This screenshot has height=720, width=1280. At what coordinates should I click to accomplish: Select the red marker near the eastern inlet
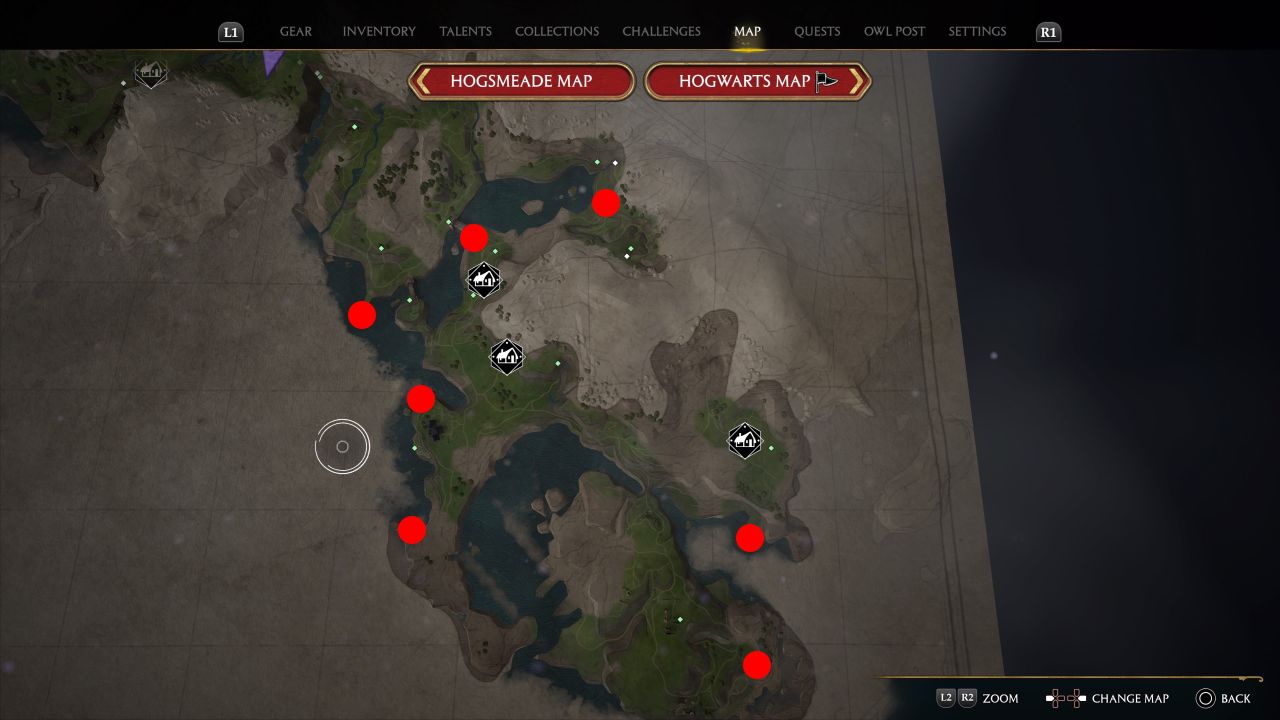pos(751,538)
